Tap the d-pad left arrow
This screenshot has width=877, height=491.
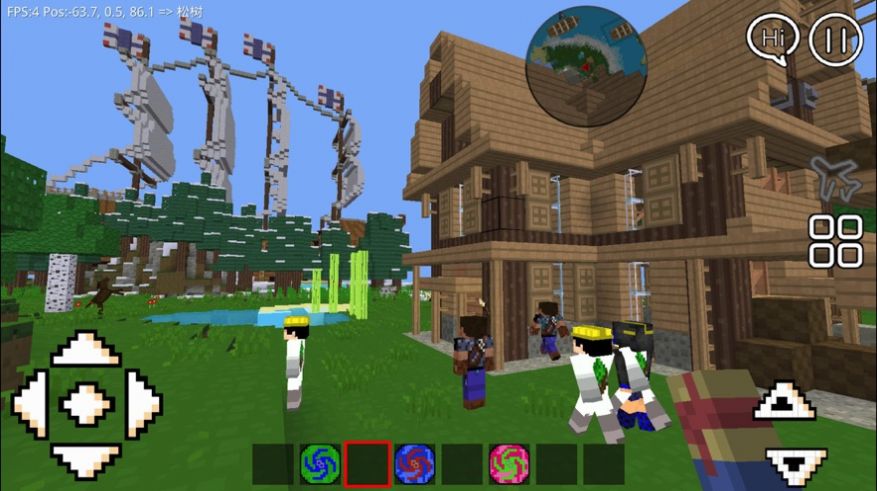click(29, 405)
